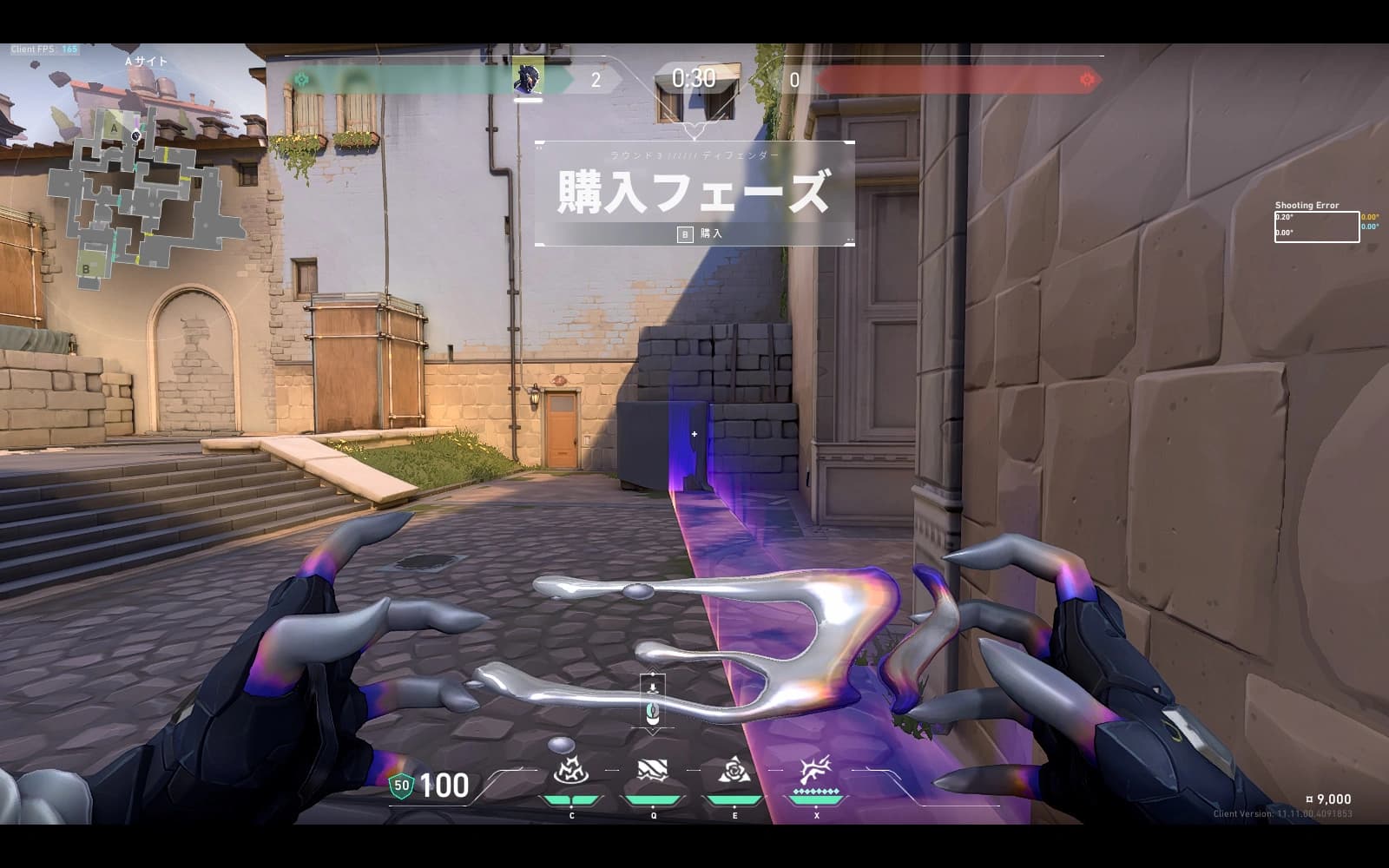Click the teal defender team emblem left of scoreboard
The image size is (1389, 868).
point(303,79)
